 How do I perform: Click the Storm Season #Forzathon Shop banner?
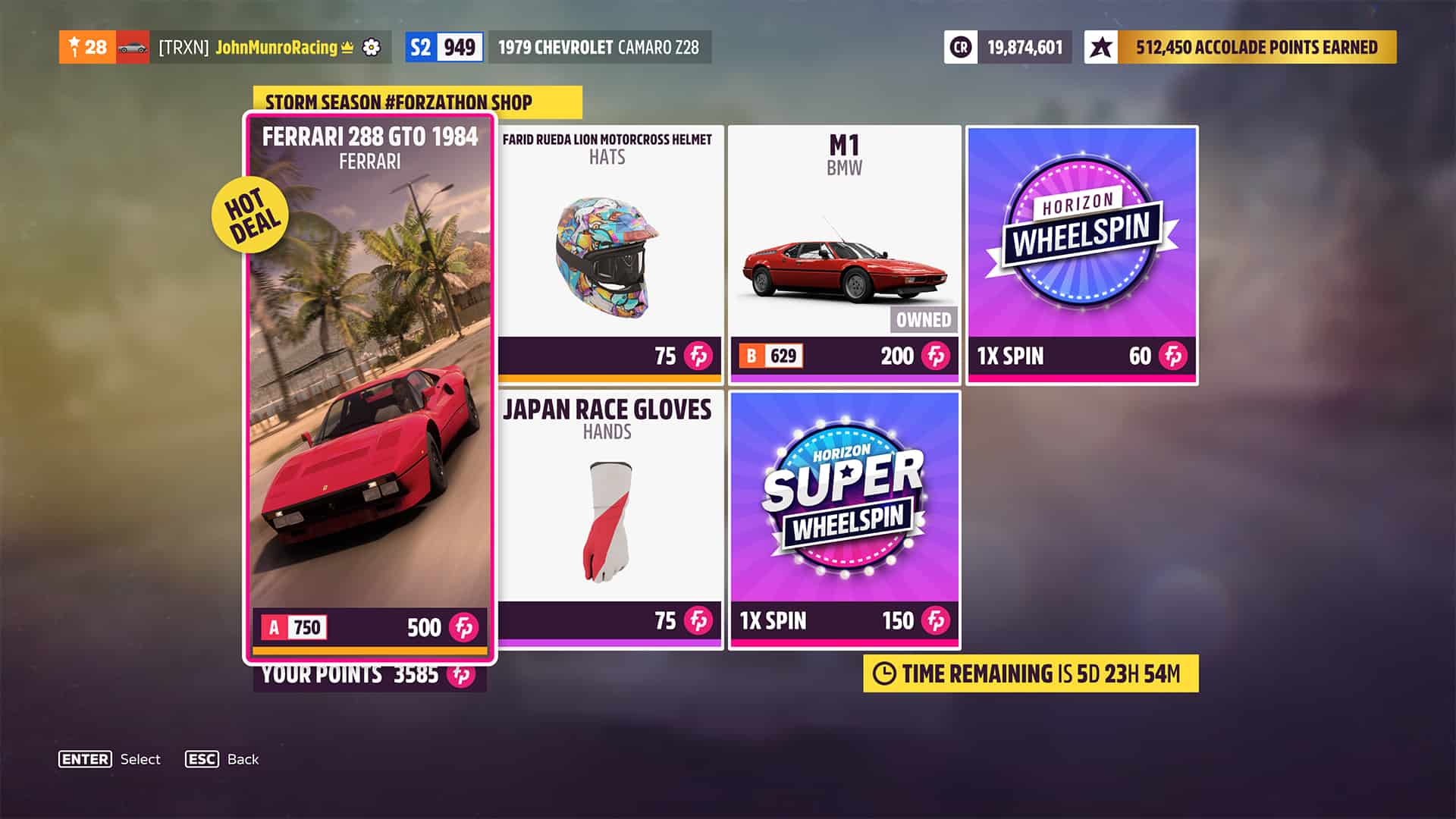click(x=398, y=102)
